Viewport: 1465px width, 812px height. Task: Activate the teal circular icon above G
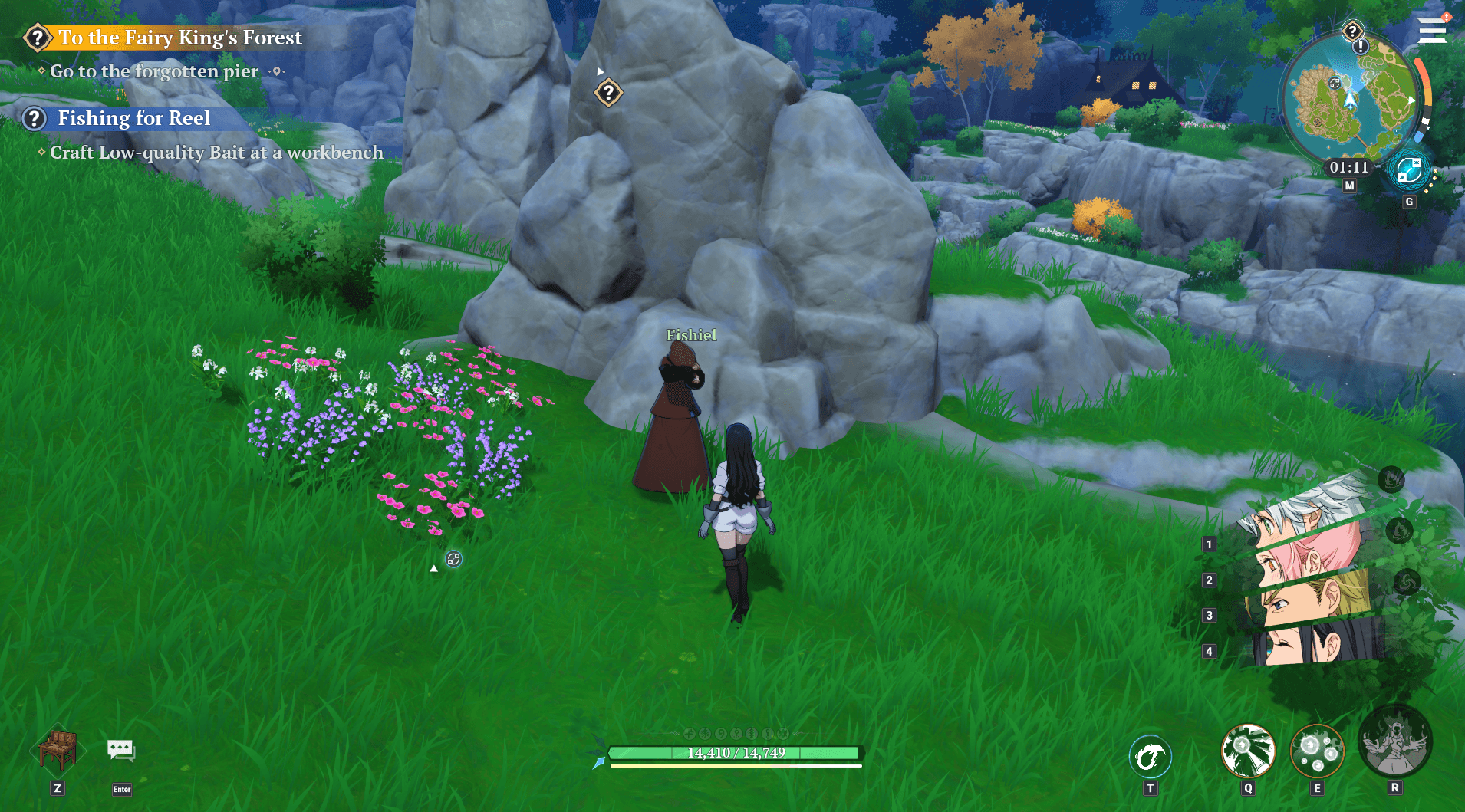coord(1409,171)
